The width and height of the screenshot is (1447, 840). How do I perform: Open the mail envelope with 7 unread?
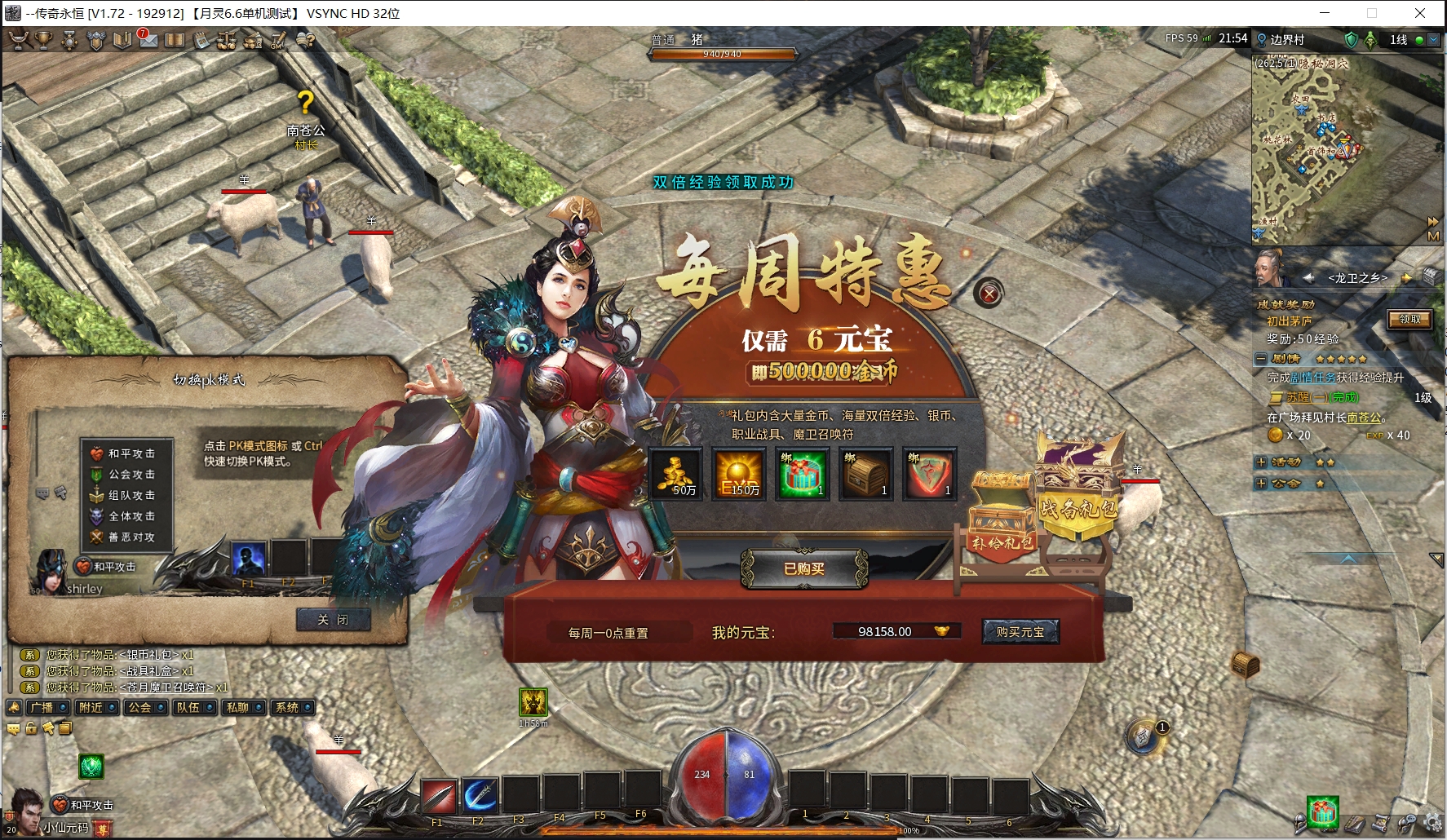(x=148, y=40)
